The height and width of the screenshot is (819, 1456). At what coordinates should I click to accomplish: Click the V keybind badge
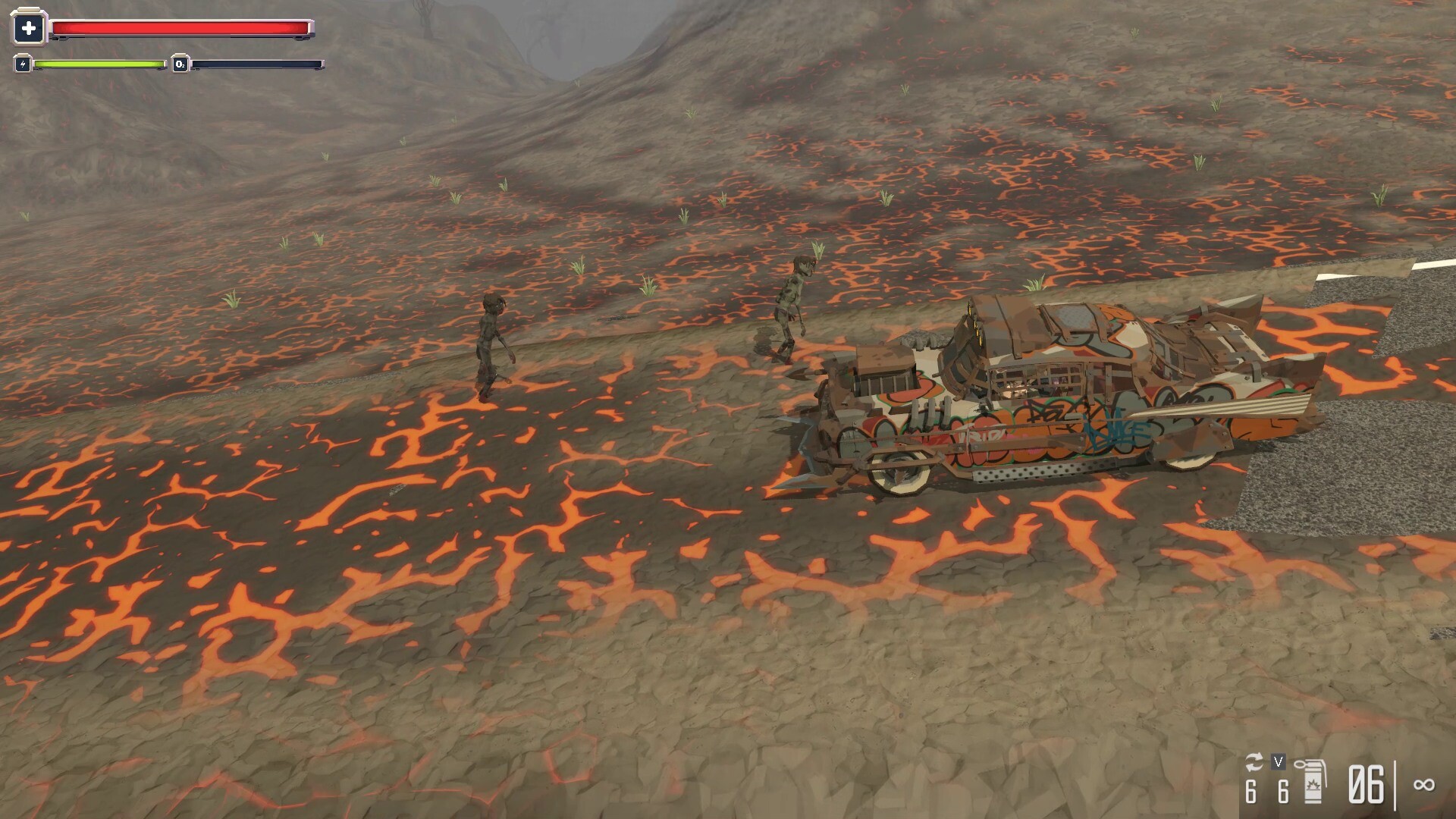click(1278, 761)
